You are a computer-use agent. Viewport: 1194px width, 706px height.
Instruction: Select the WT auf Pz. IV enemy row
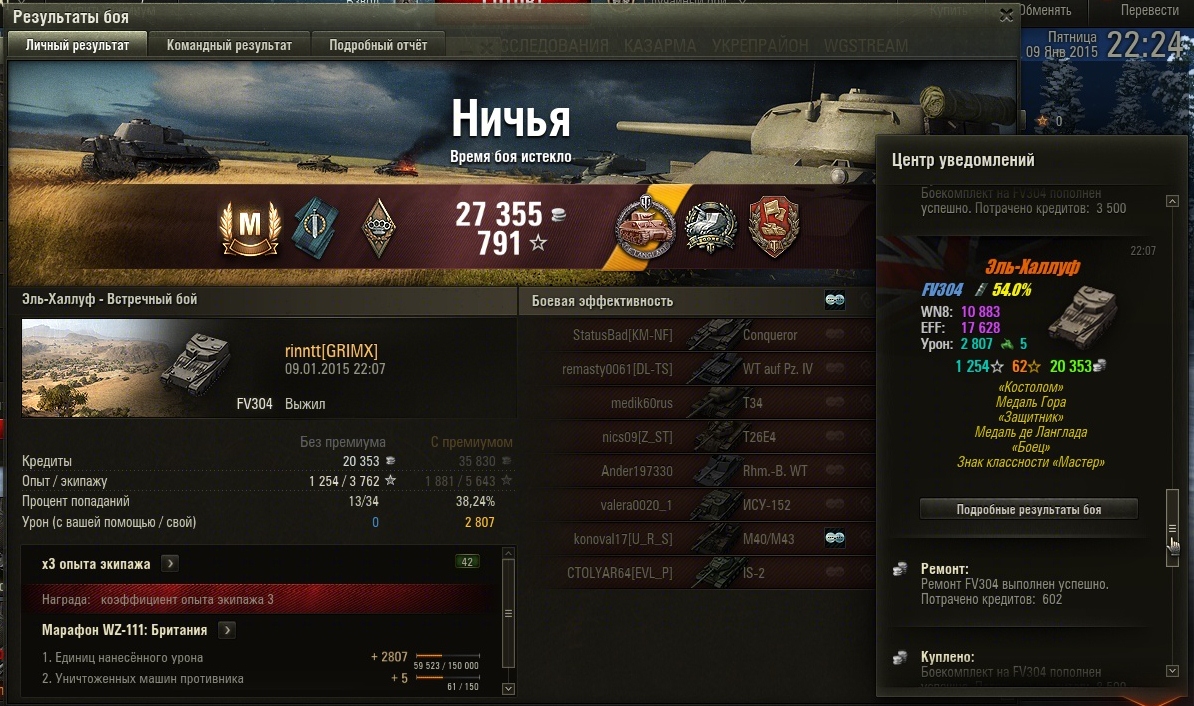700,369
